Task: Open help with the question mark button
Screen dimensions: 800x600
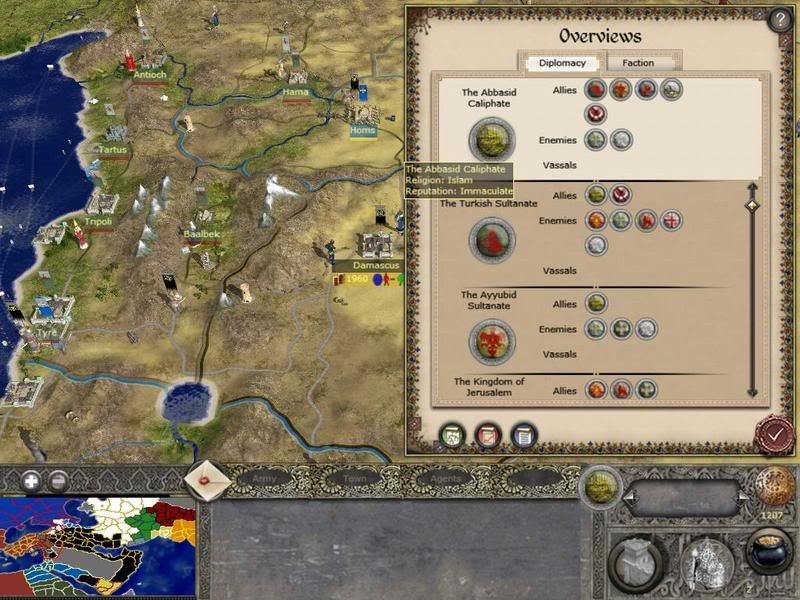Action: point(780,21)
